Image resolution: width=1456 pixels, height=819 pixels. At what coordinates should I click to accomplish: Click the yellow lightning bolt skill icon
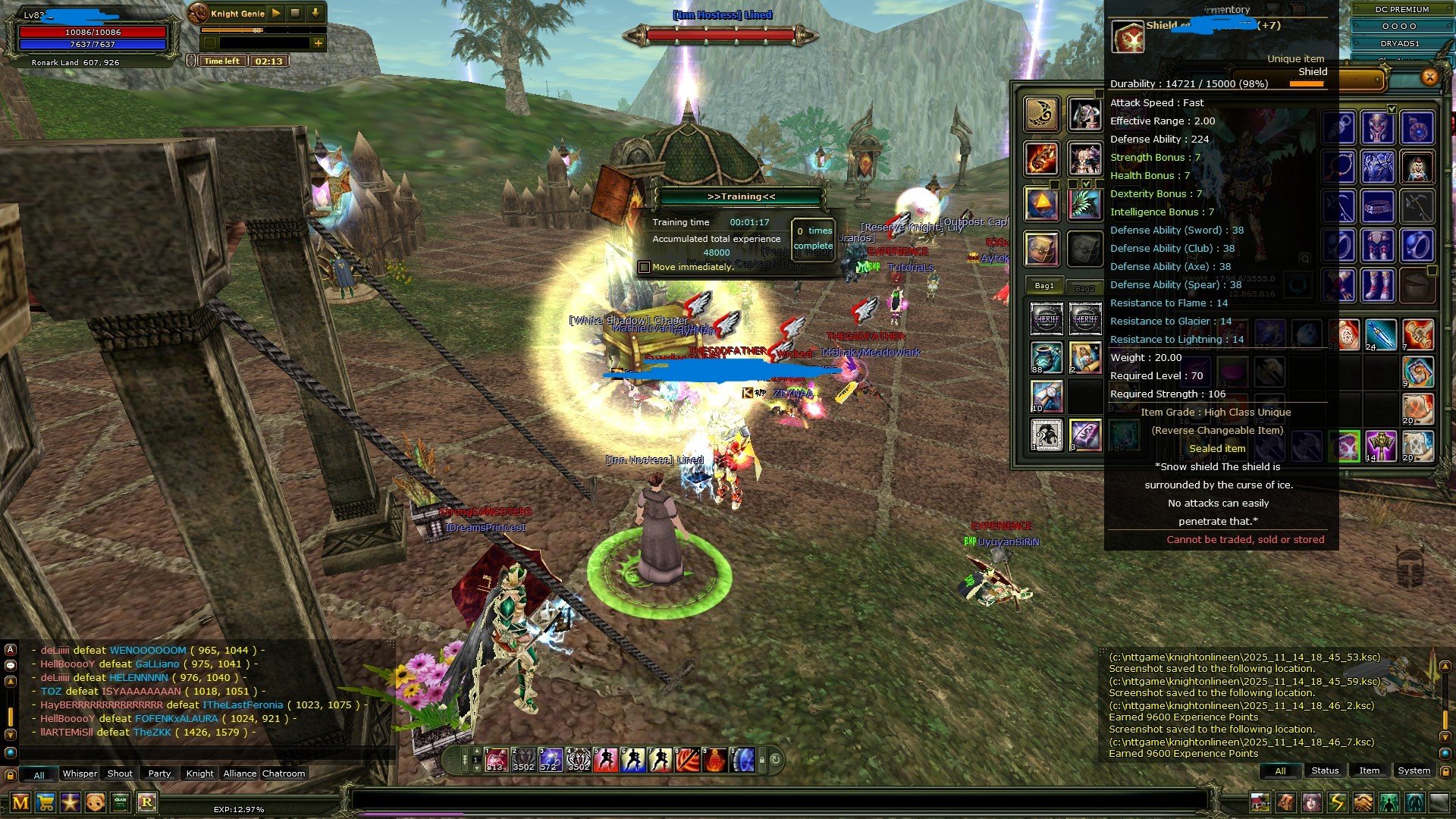point(1337,802)
